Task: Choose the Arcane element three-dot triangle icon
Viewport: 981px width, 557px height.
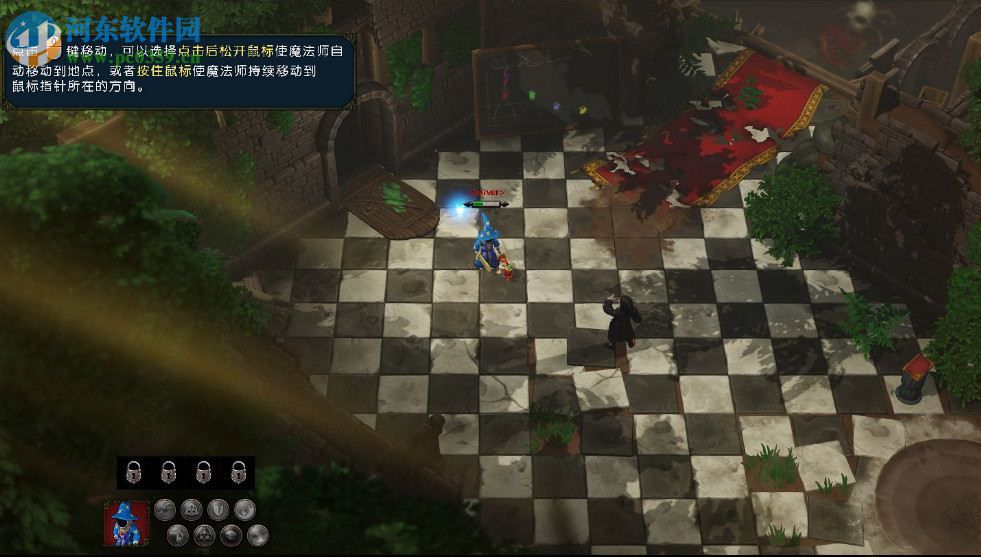Action: 204,535
